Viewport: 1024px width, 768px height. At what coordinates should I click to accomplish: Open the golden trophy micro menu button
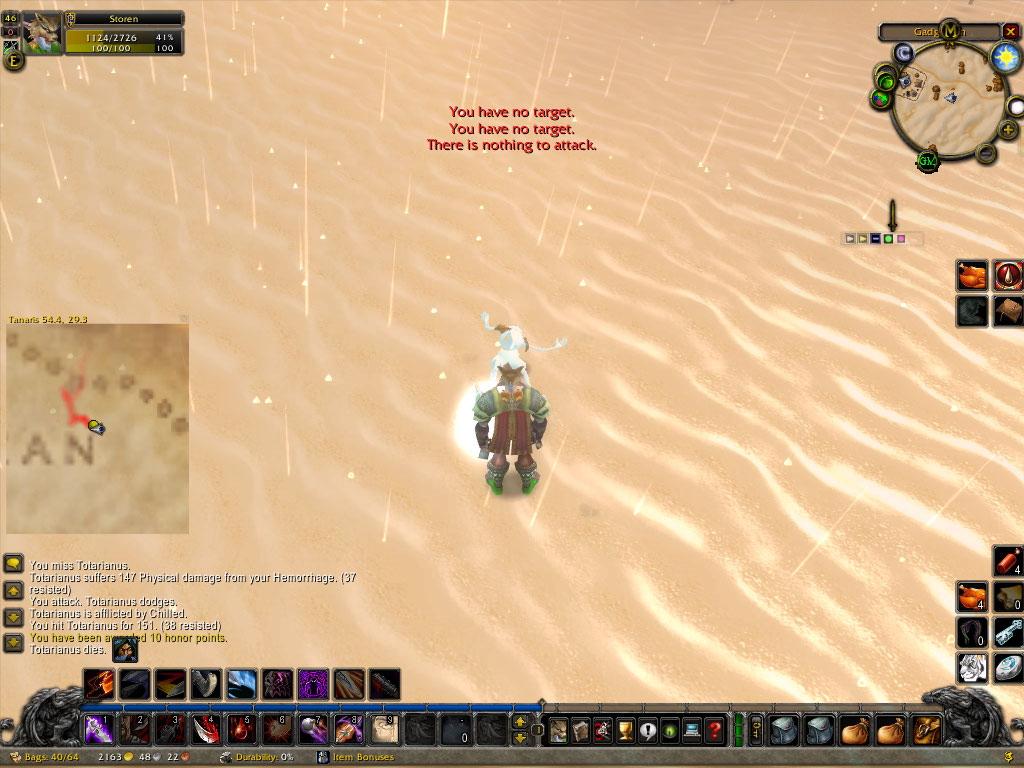click(x=626, y=729)
